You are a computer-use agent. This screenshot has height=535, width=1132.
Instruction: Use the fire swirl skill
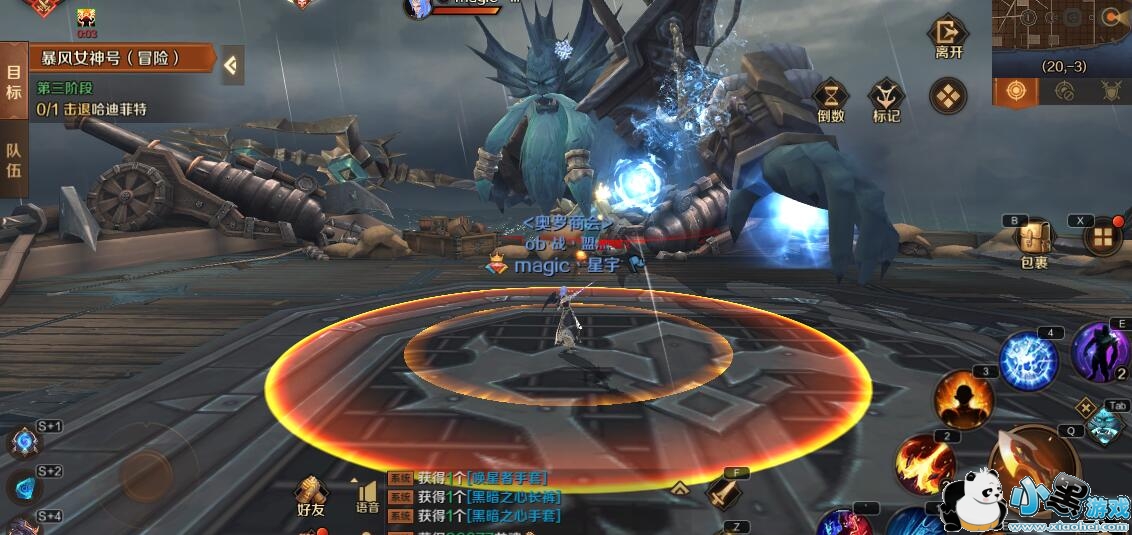pos(924,464)
